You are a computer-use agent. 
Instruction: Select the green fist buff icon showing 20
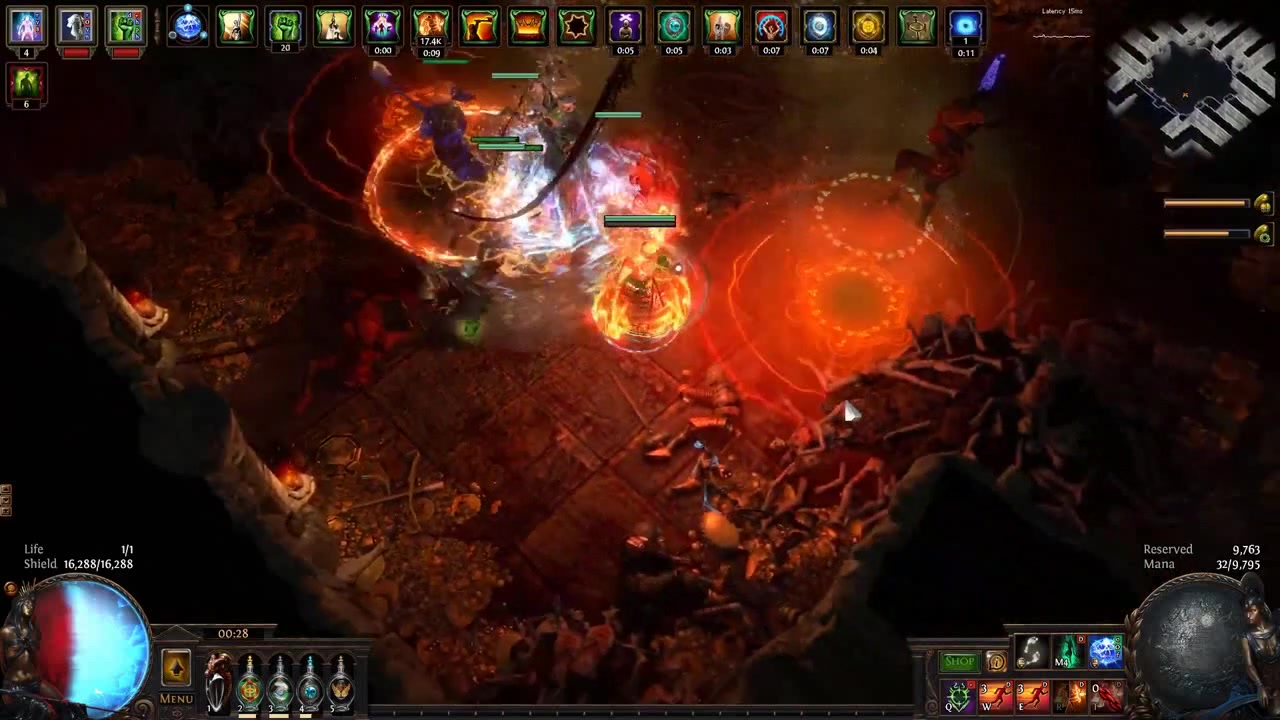pos(285,27)
